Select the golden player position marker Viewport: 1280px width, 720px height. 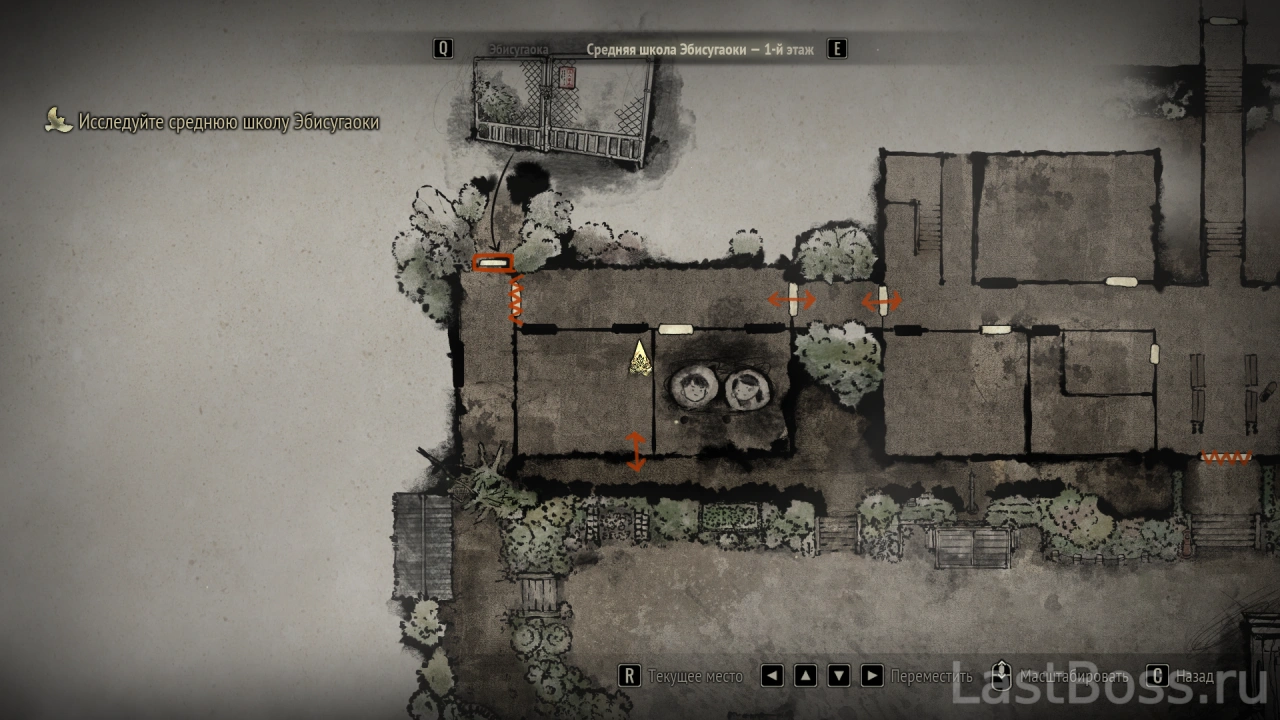coord(640,359)
